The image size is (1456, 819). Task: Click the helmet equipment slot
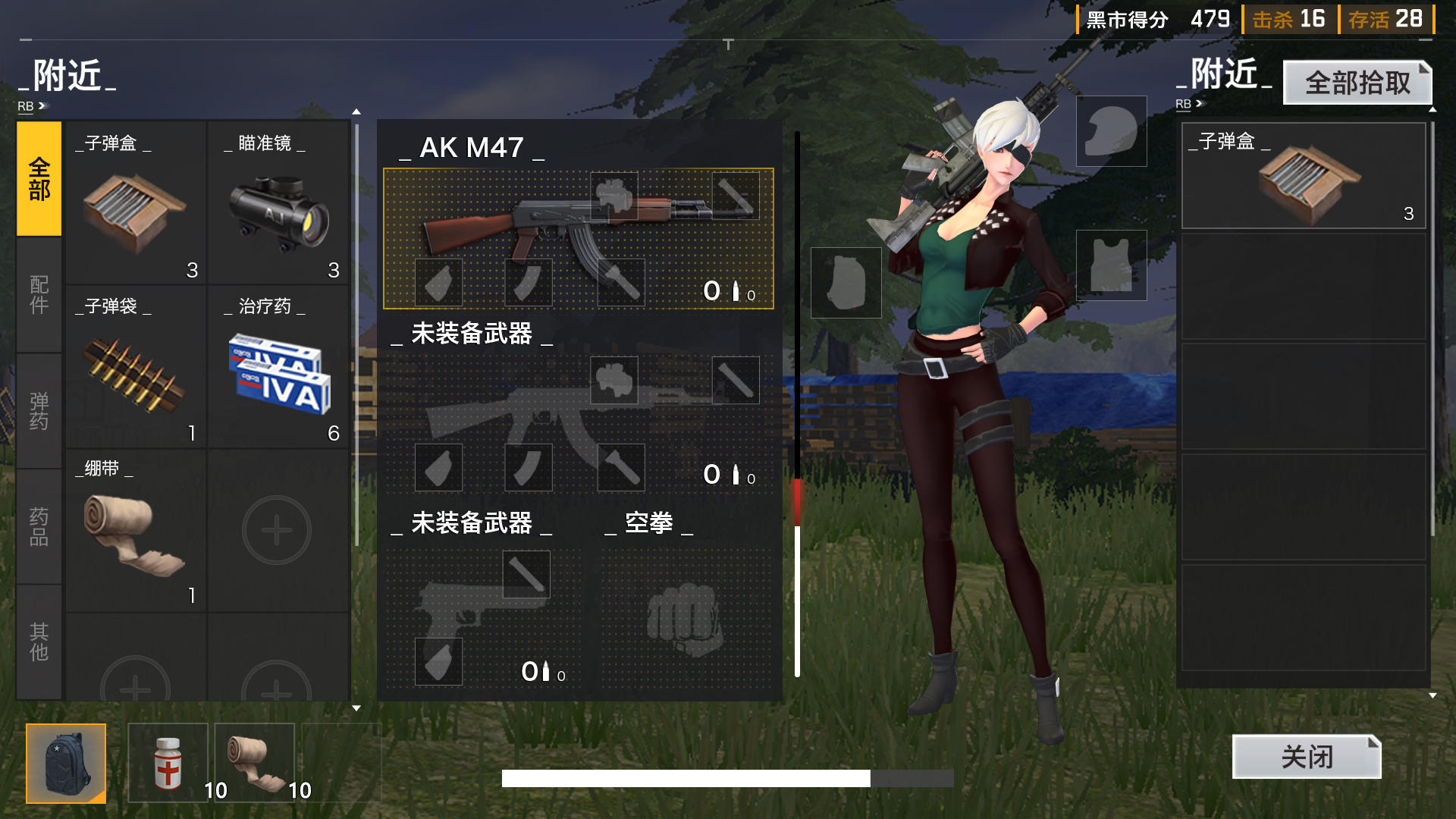tap(1110, 130)
